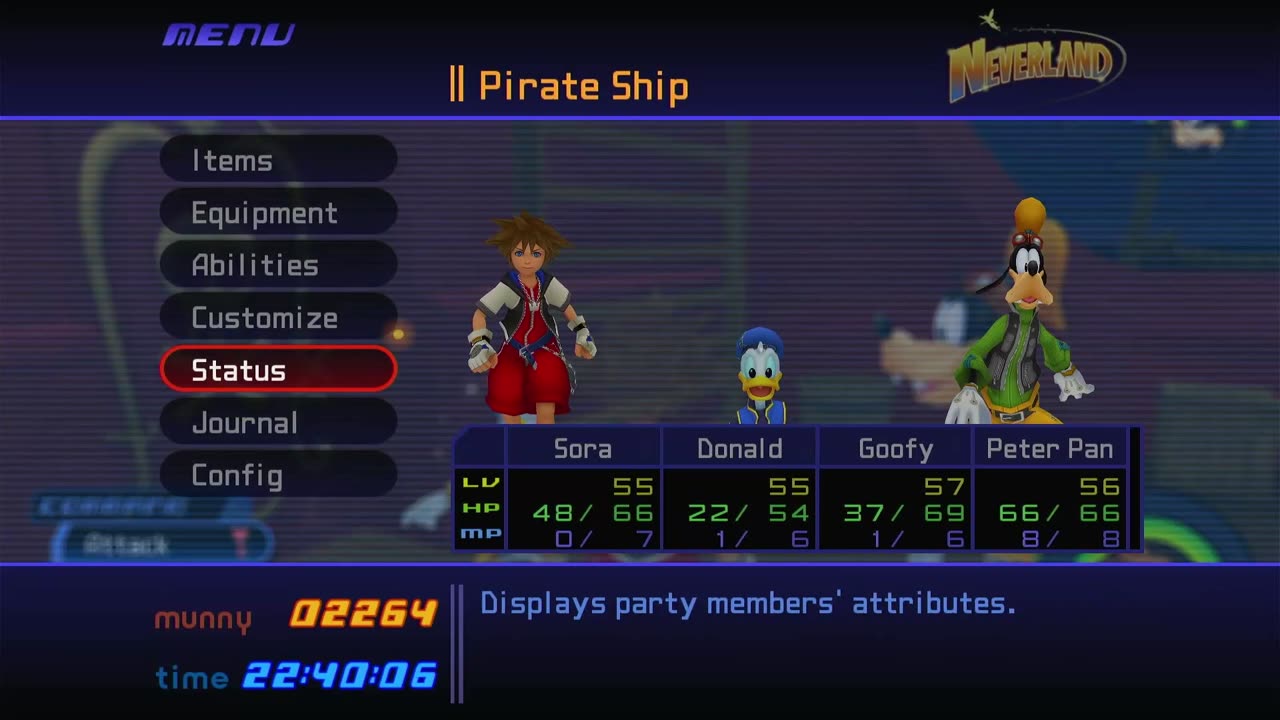1280x720 pixels.
Task: Open the Journal
Action: [278, 423]
